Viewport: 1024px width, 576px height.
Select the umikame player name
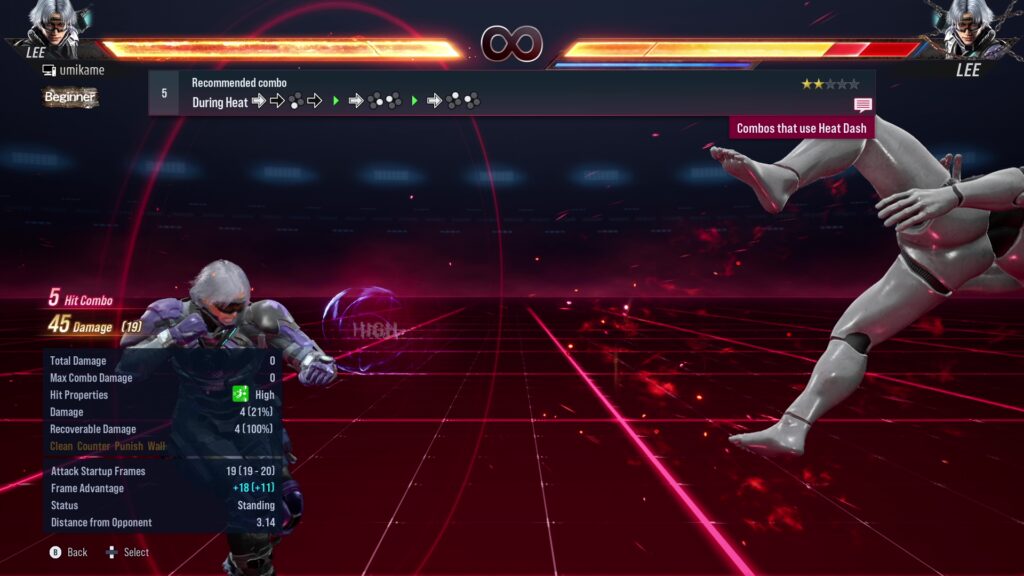[80, 71]
